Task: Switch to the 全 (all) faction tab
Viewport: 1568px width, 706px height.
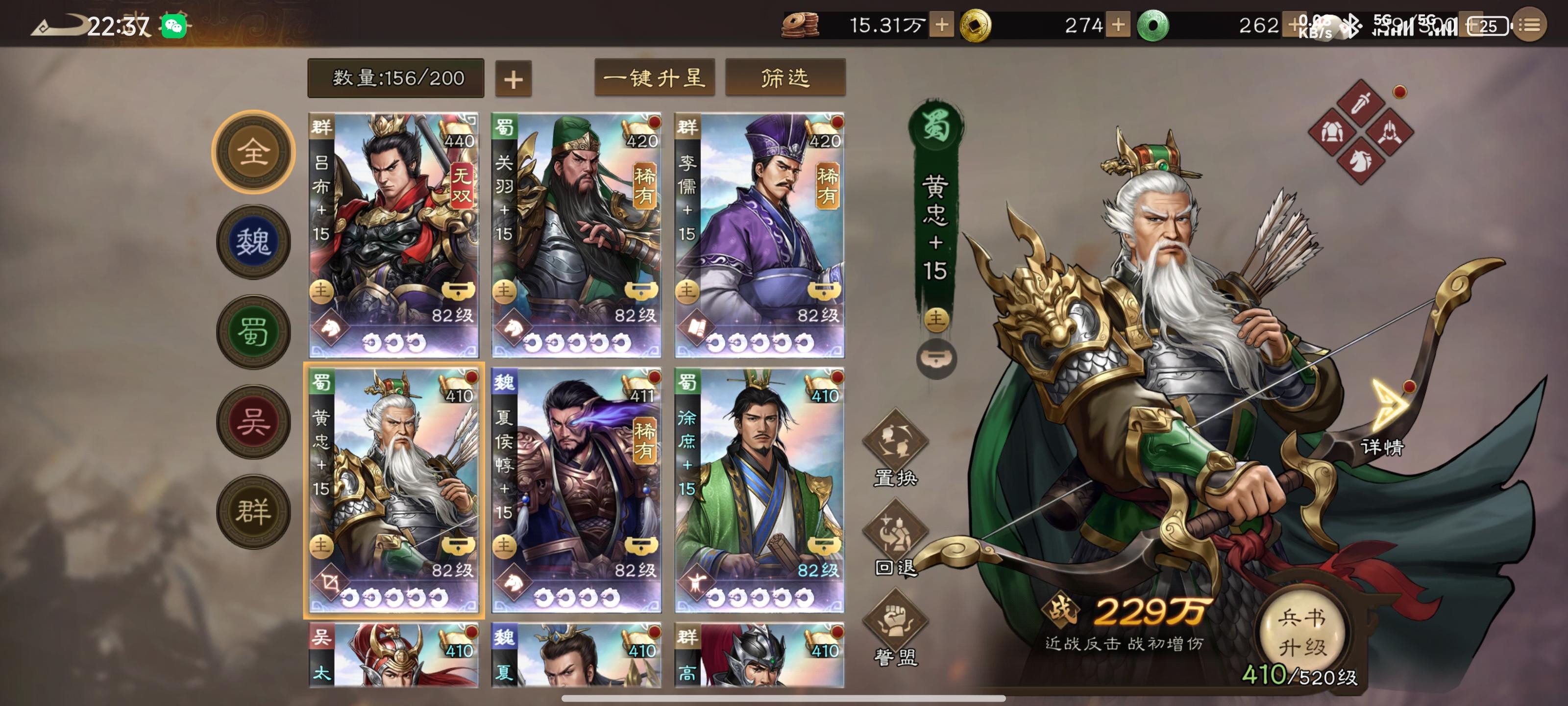Action: click(254, 151)
